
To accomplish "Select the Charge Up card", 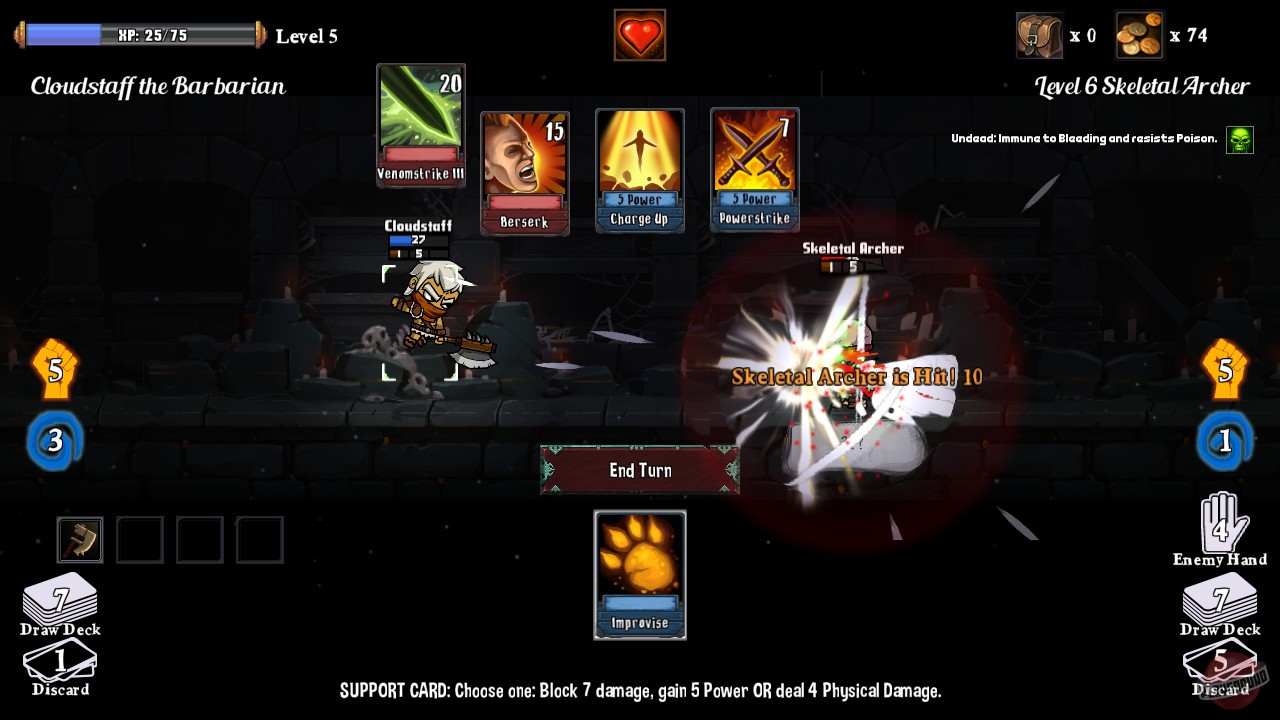I will pos(639,170).
